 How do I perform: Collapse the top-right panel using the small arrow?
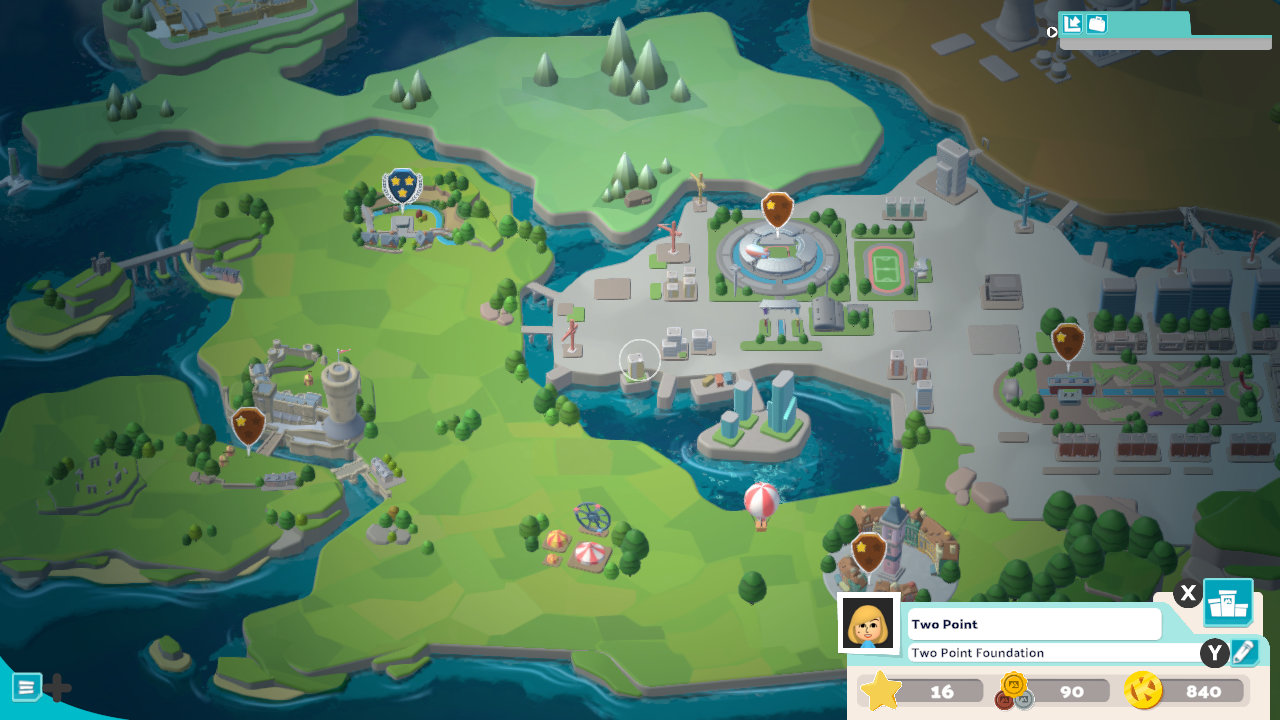(1051, 31)
